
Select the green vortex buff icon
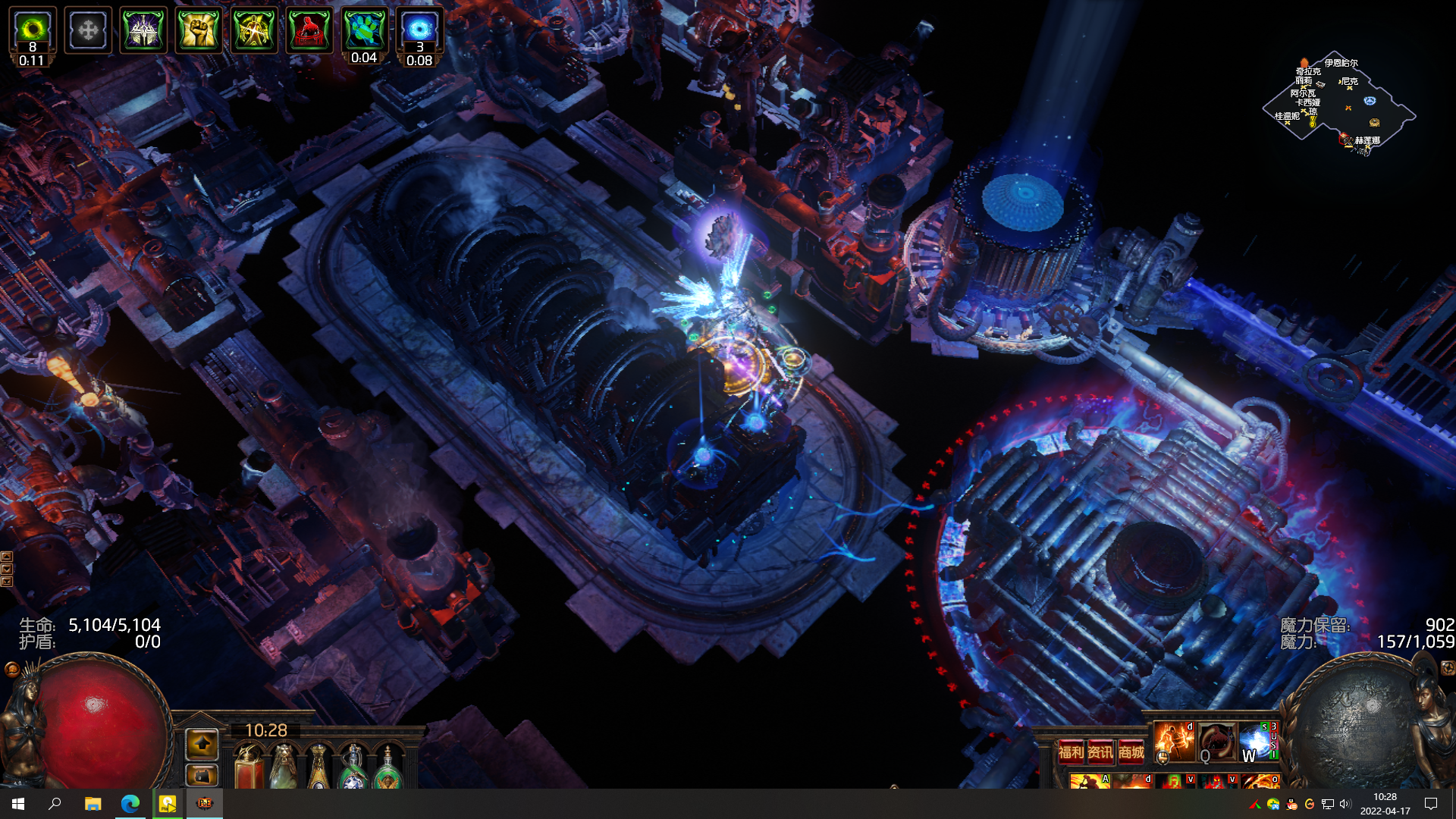pos(33,30)
